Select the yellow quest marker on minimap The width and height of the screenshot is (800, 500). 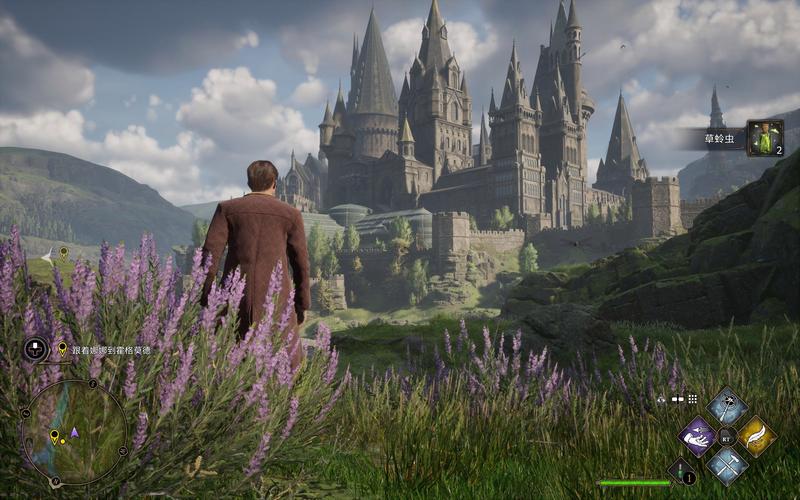coord(54,436)
